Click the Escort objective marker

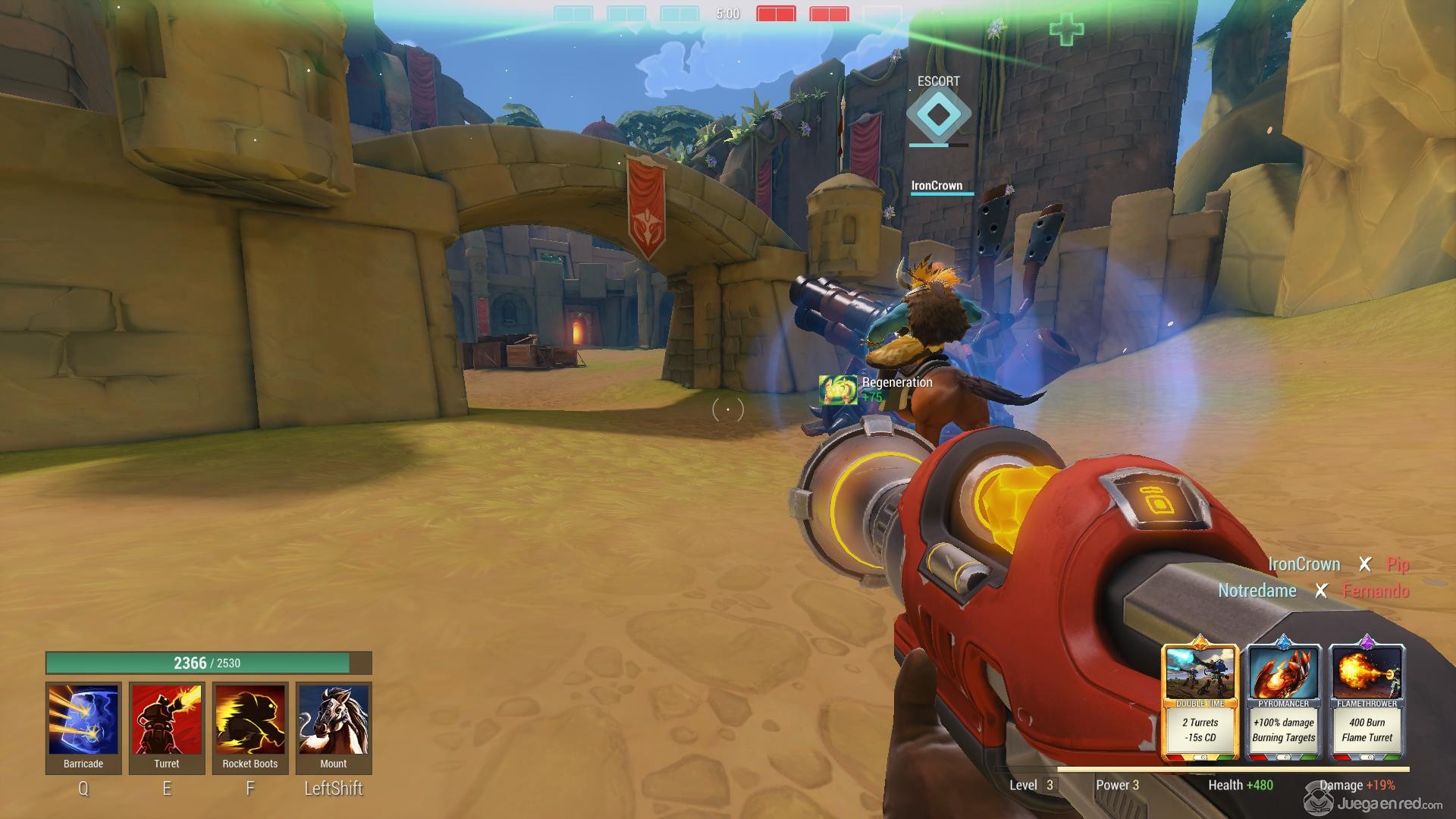point(939,115)
